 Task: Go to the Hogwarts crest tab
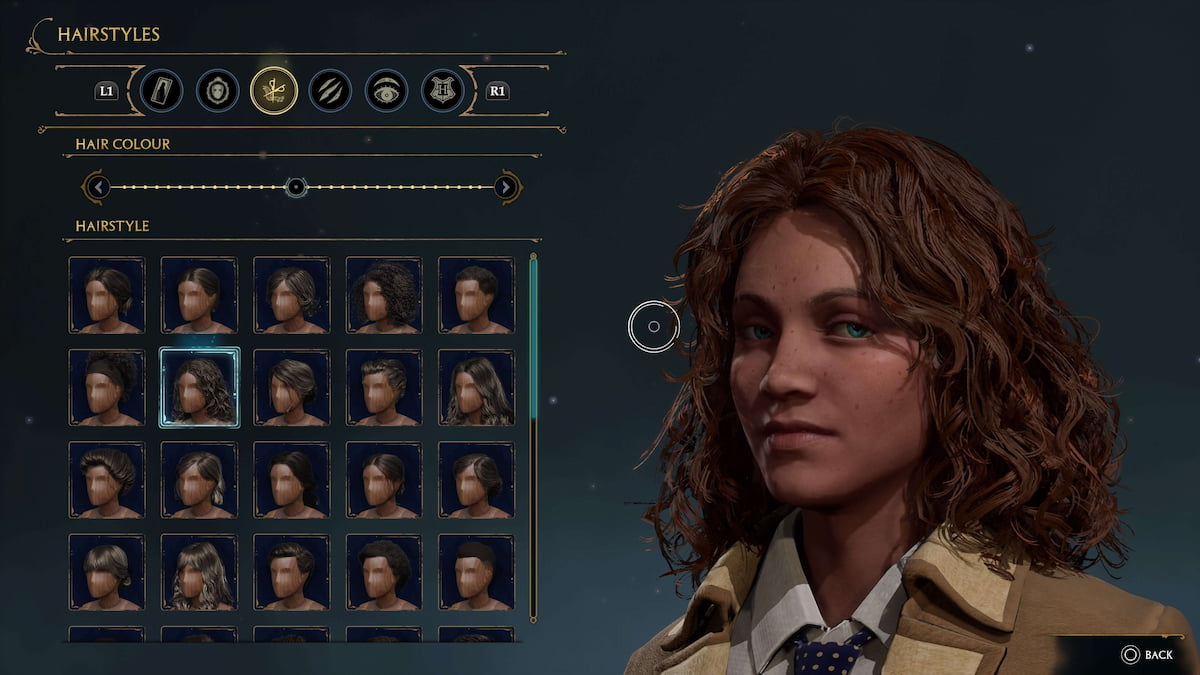[x=441, y=91]
